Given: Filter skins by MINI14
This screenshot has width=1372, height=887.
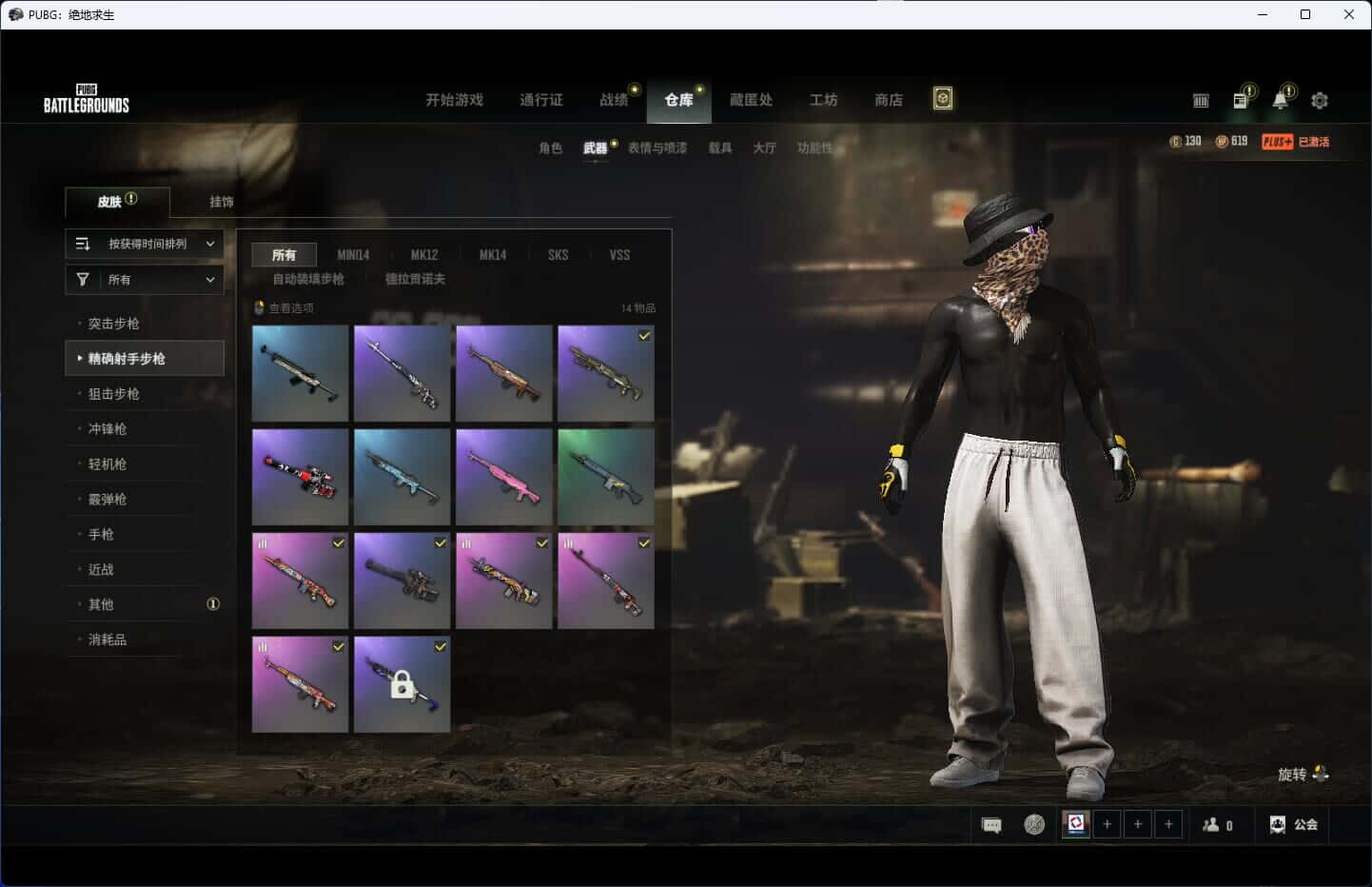Looking at the screenshot, I should point(353,255).
